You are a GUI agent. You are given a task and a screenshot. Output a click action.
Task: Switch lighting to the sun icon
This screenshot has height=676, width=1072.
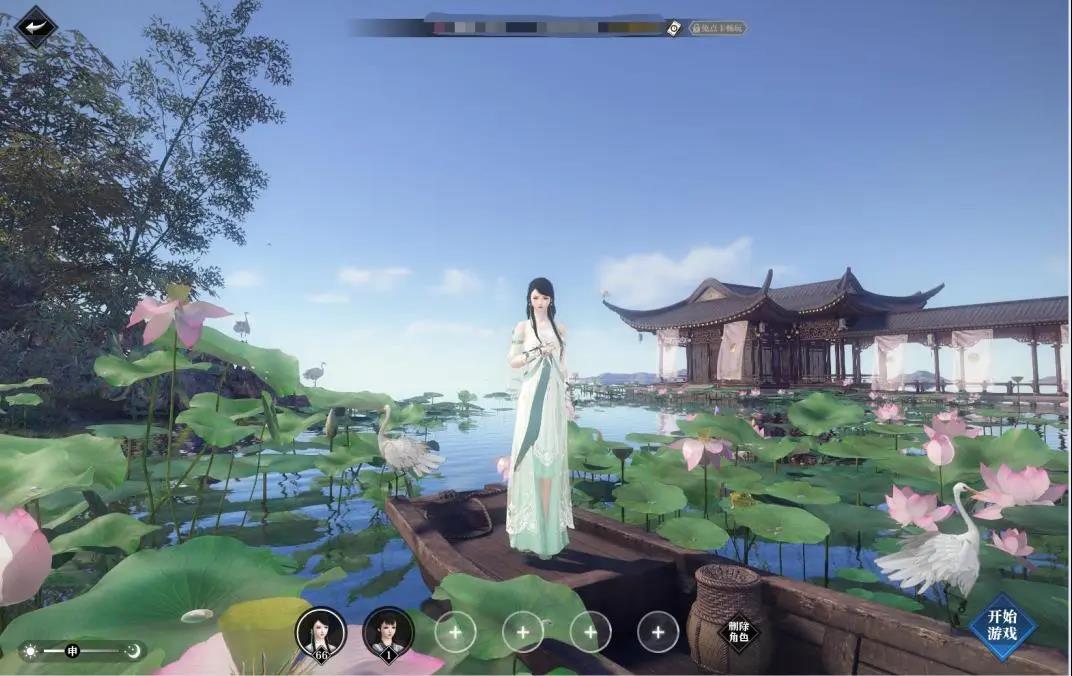[x=31, y=651]
